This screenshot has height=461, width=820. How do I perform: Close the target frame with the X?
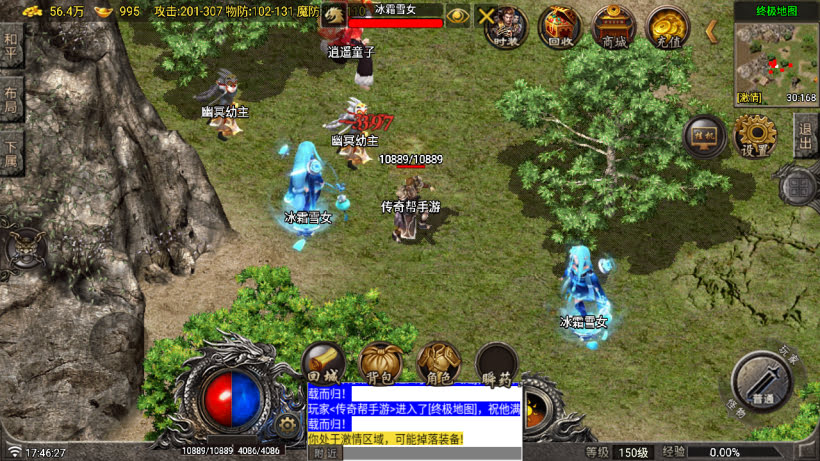click(486, 15)
